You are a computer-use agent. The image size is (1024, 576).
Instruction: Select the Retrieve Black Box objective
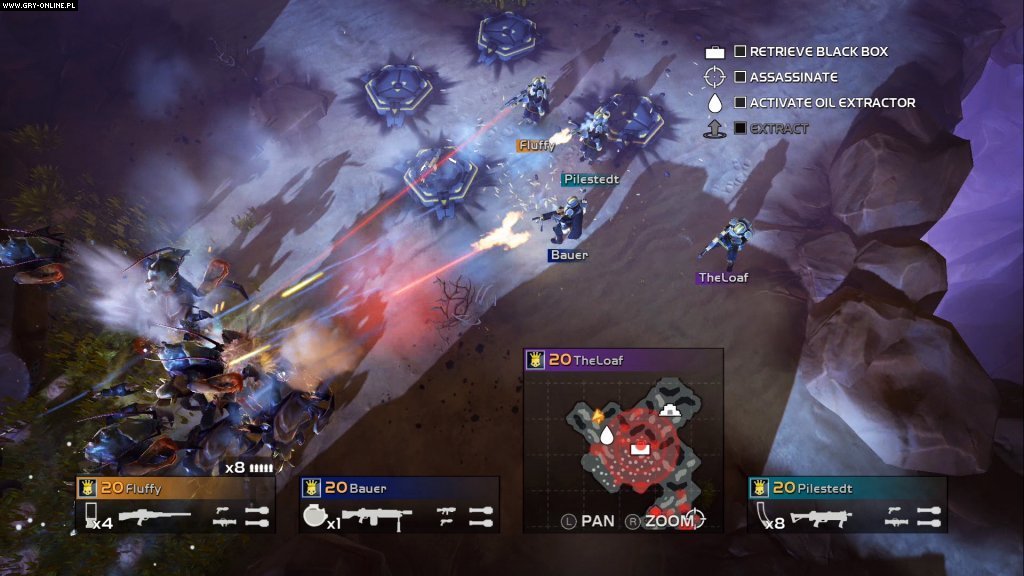click(818, 51)
